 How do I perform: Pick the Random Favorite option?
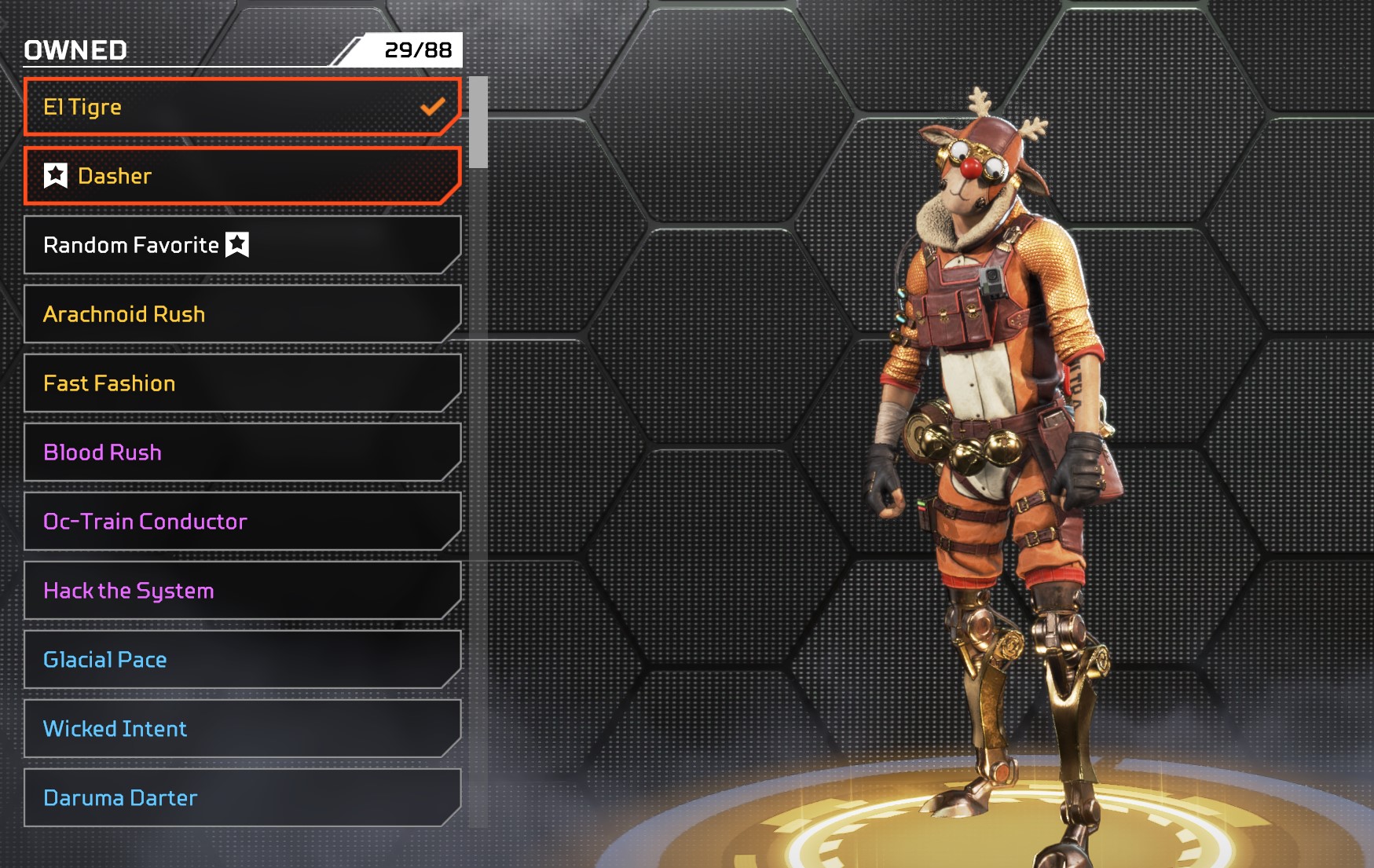pyautogui.click(x=242, y=245)
